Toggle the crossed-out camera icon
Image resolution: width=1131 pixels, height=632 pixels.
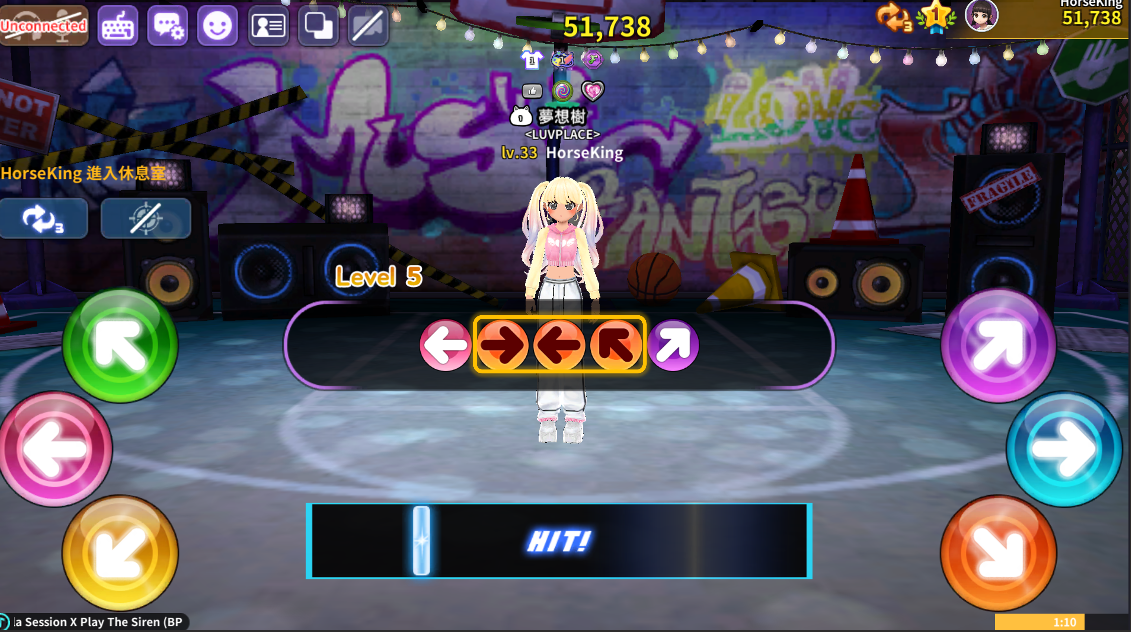(x=368, y=26)
